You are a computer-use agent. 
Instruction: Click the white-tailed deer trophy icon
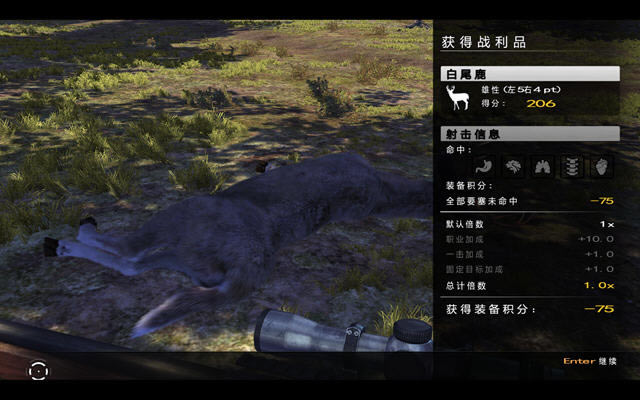tap(458, 98)
